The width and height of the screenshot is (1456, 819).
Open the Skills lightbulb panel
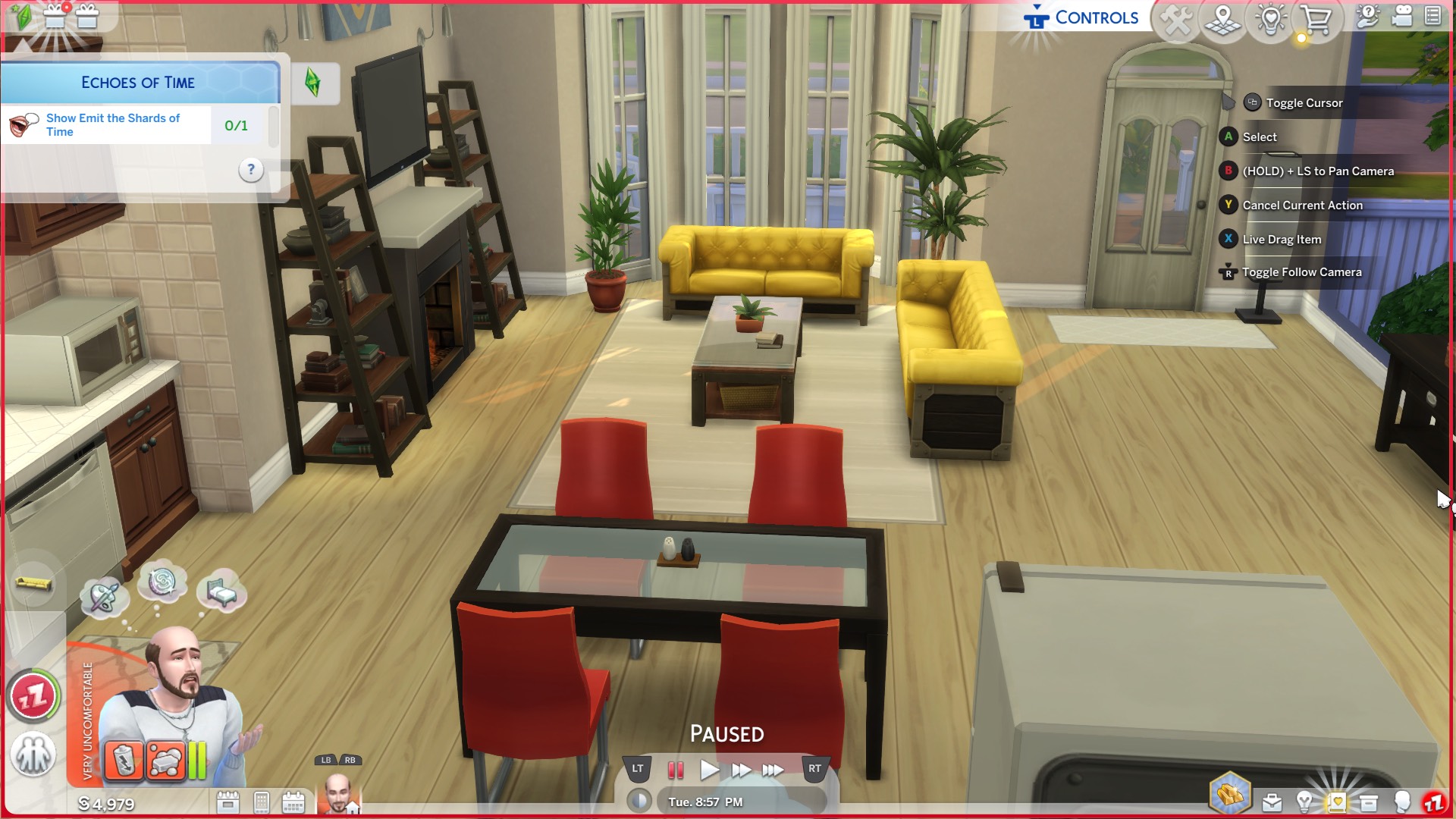pos(1305,802)
